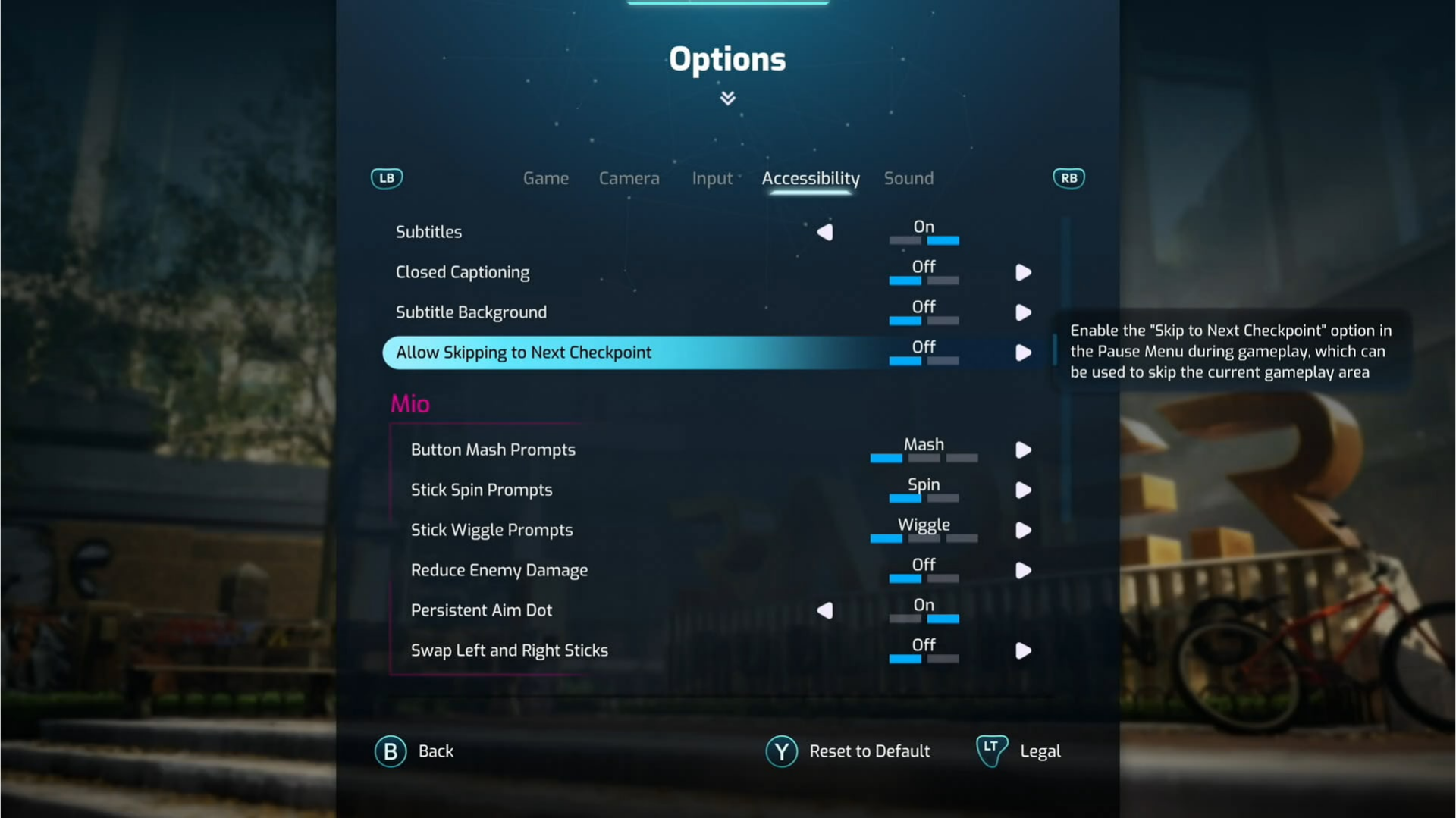Click the RB bumper icon to switch tabs

pos(1068,178)
